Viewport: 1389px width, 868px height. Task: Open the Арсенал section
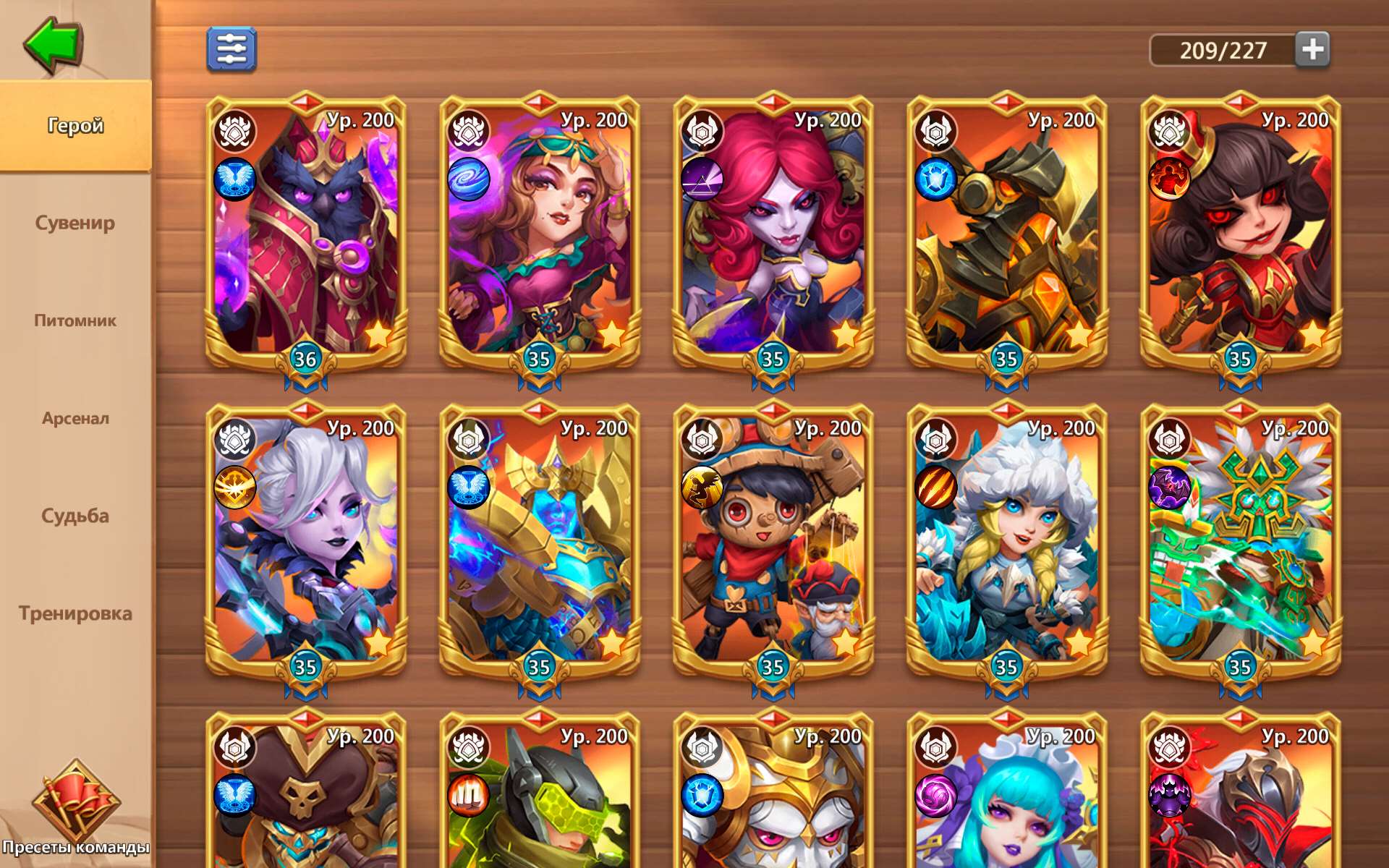pyautogui.click(x=75, y=418)
